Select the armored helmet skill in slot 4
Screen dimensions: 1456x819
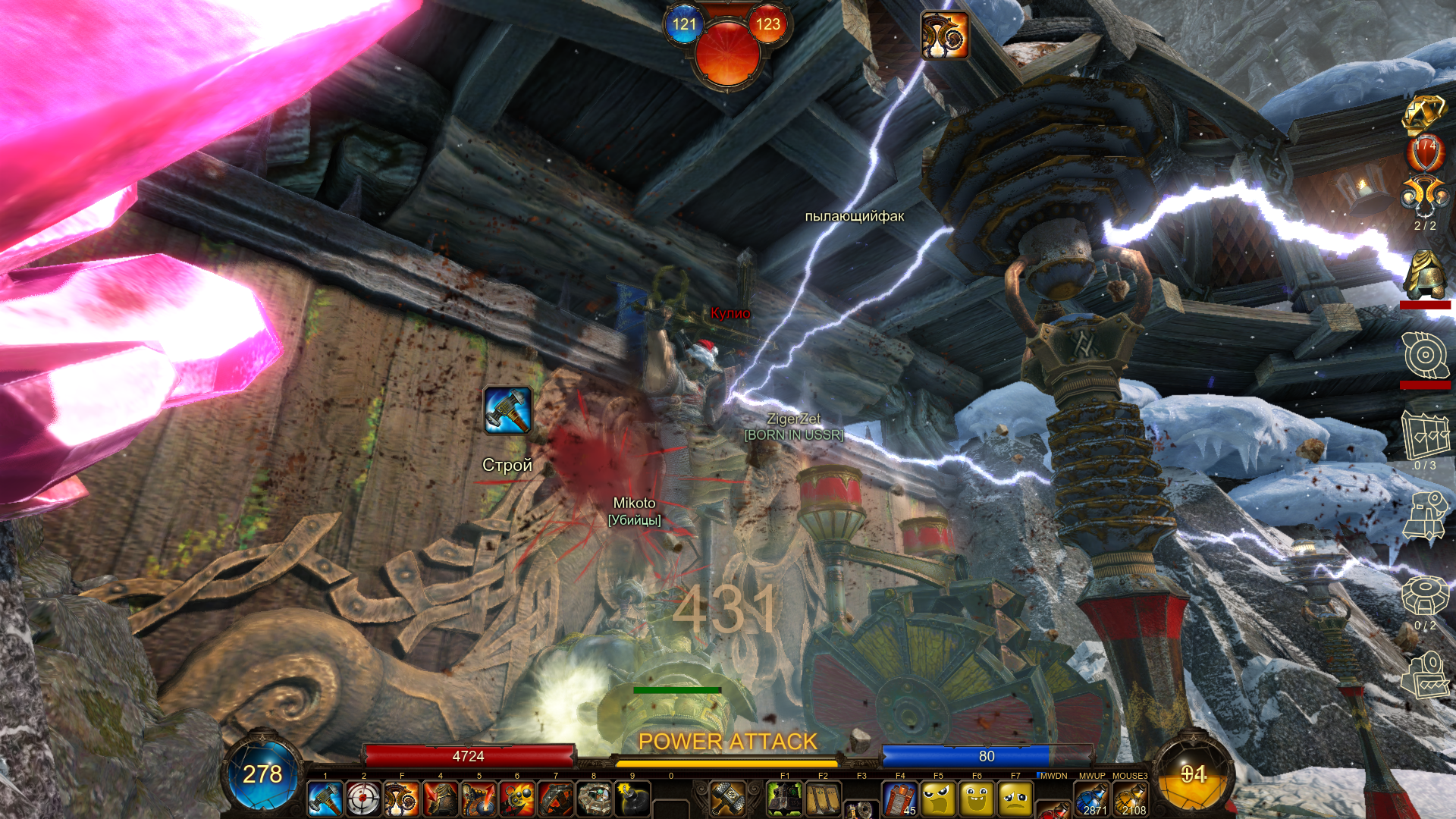pos(441,799)
